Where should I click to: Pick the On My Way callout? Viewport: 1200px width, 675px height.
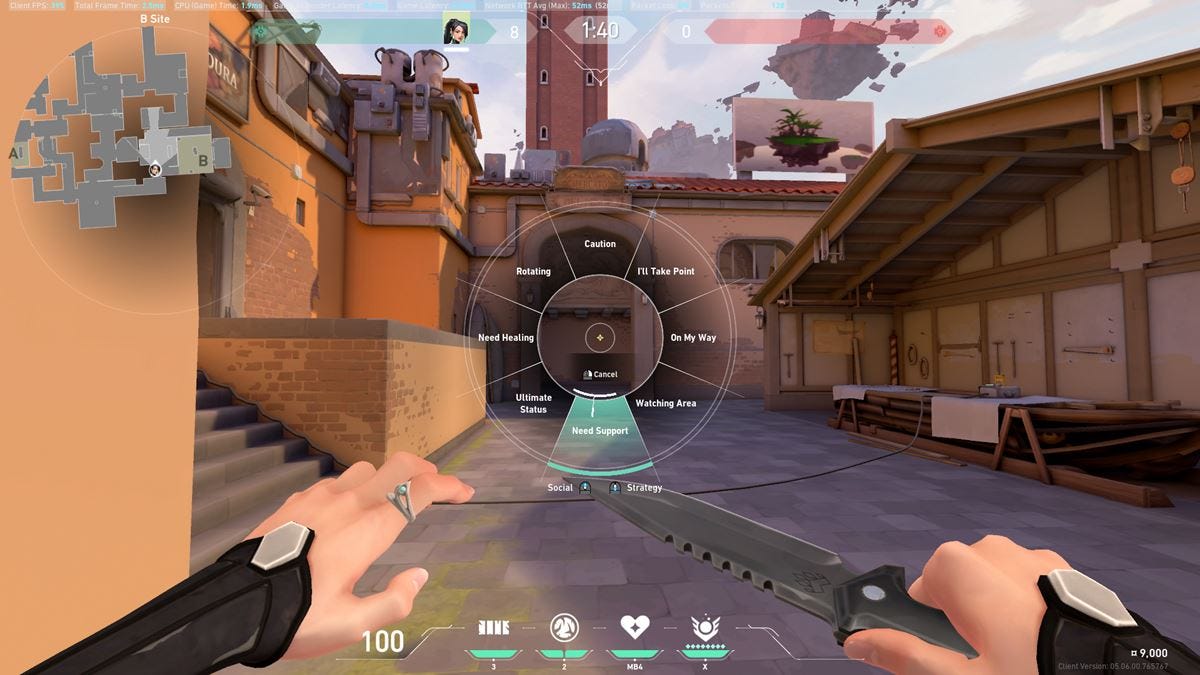click(693, 338)
